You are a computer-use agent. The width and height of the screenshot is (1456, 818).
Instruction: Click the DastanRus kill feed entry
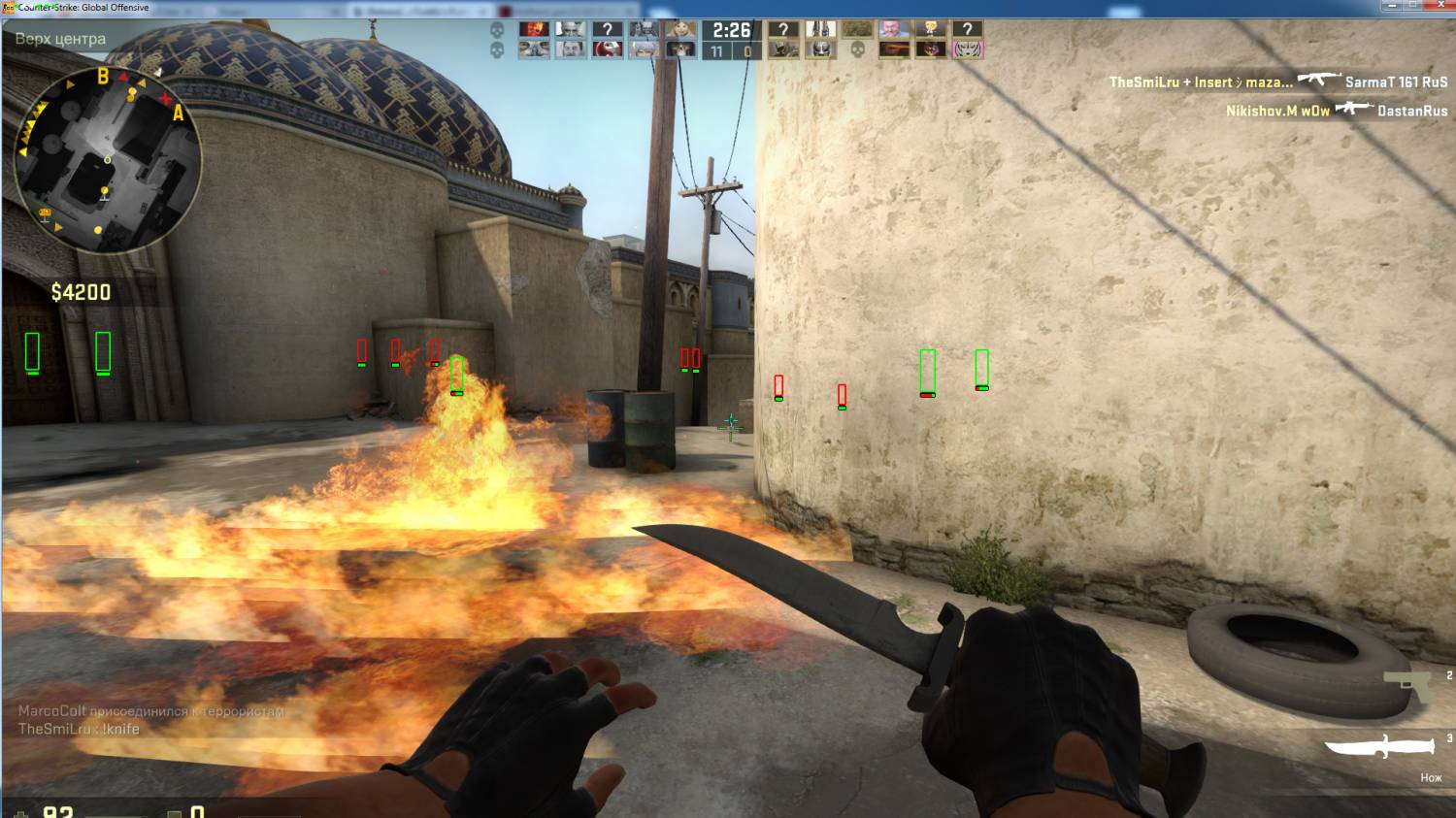1412,111
